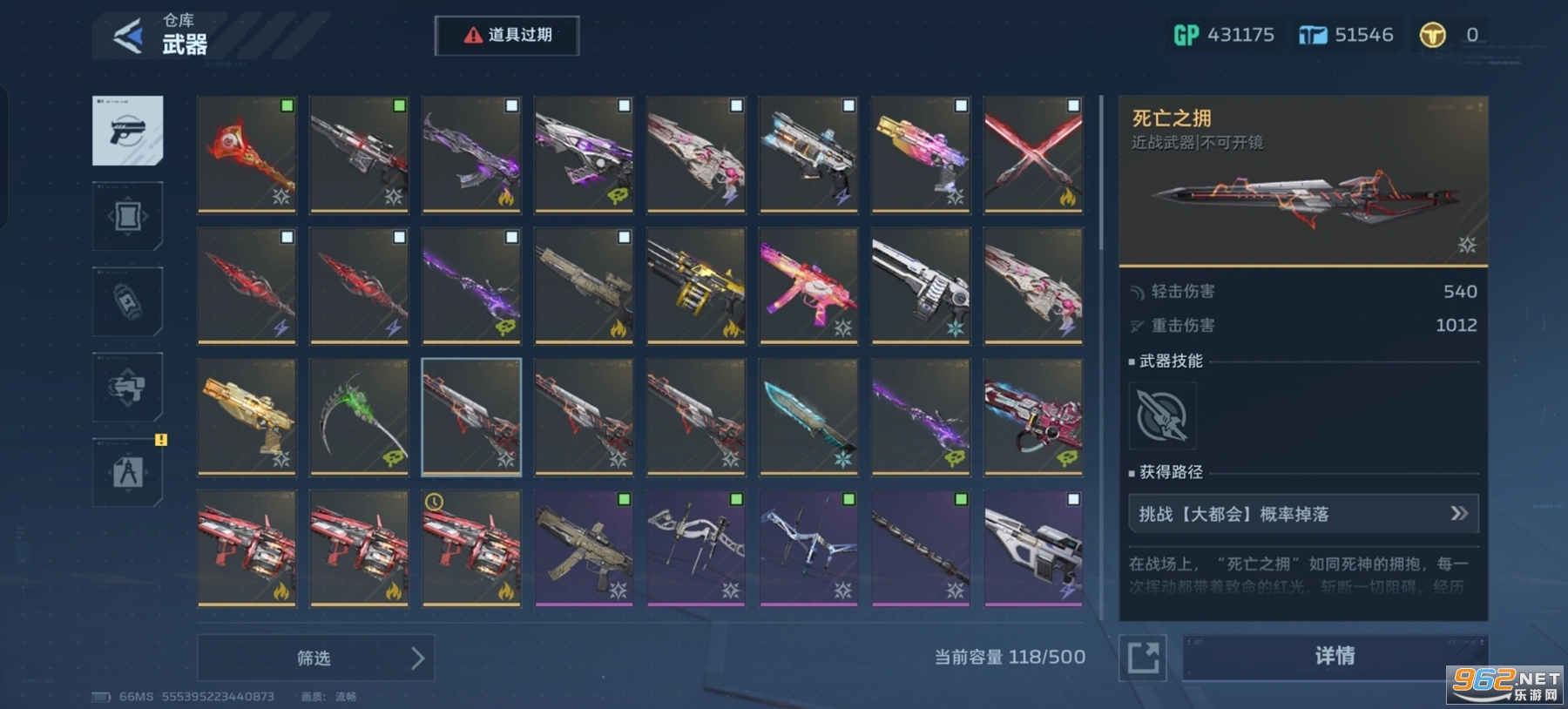Viewport: 1568px width, 709px height.
Task: Select the blue compound bow slot
Action: tap(808, 547)
